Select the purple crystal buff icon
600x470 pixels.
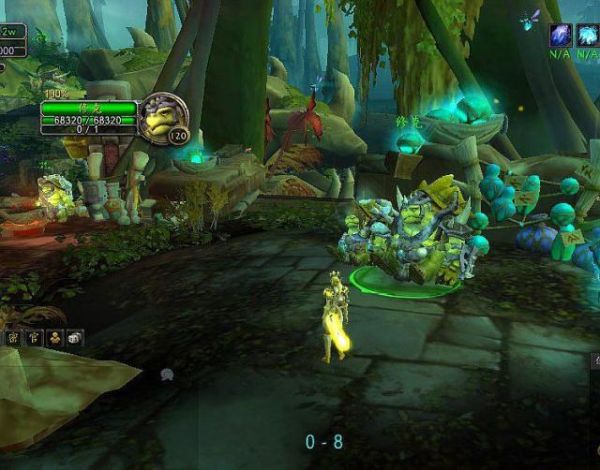[560, 35]
